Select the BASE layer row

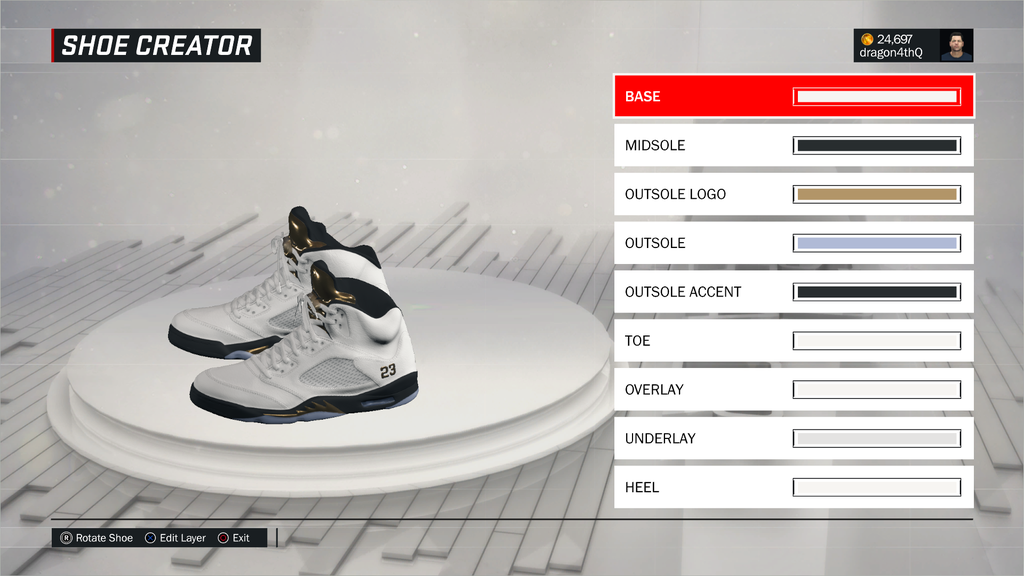tap(793, 97)
